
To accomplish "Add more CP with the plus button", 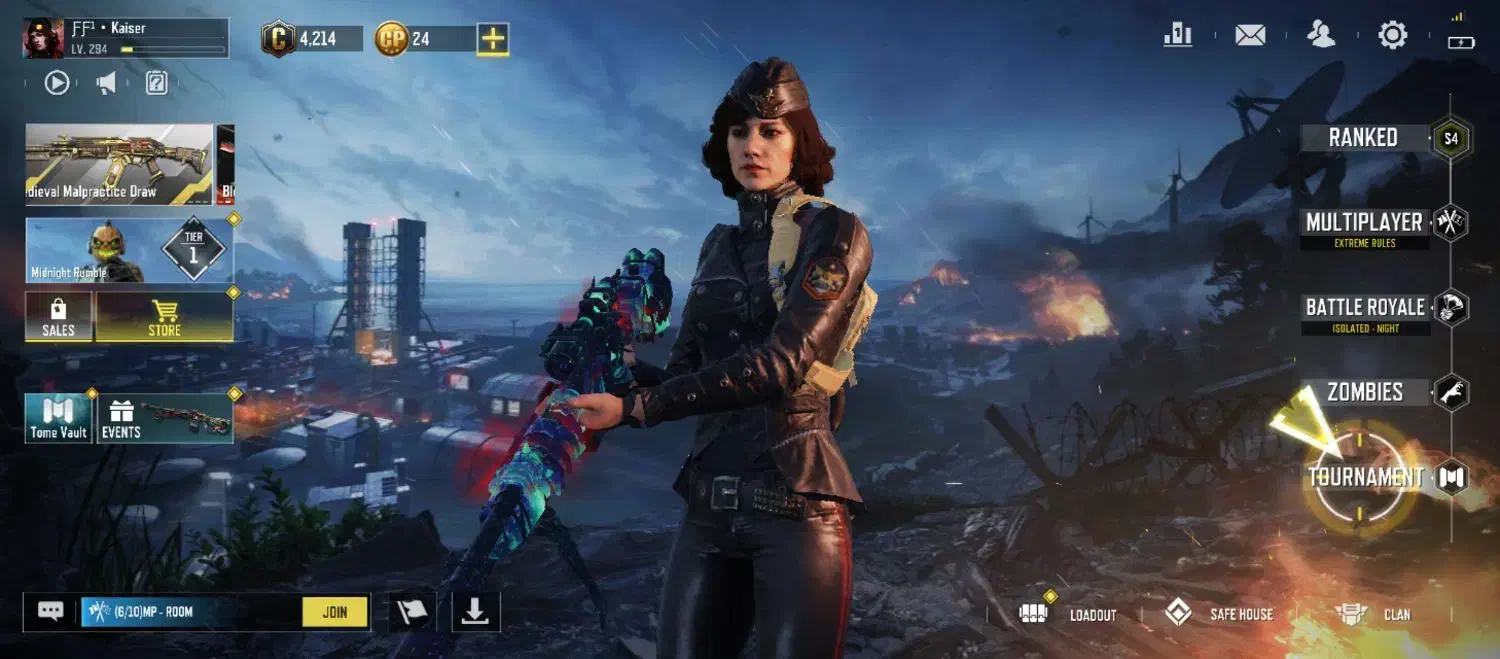I will 492,39.
